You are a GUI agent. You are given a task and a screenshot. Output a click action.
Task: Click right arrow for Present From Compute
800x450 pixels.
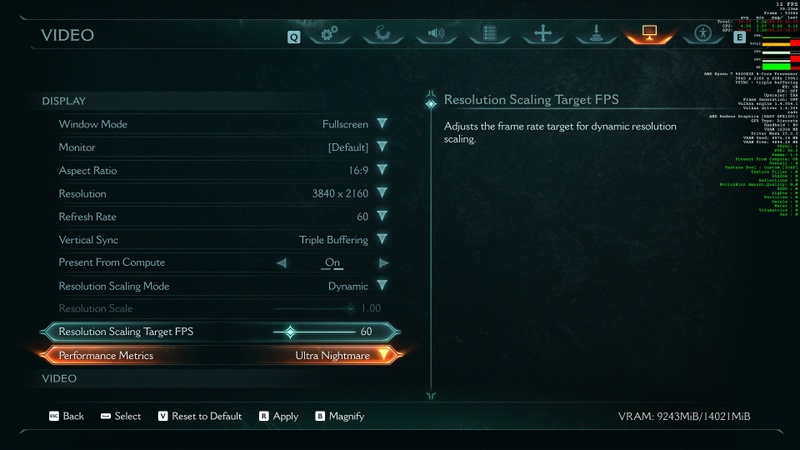tap(383, 263)
